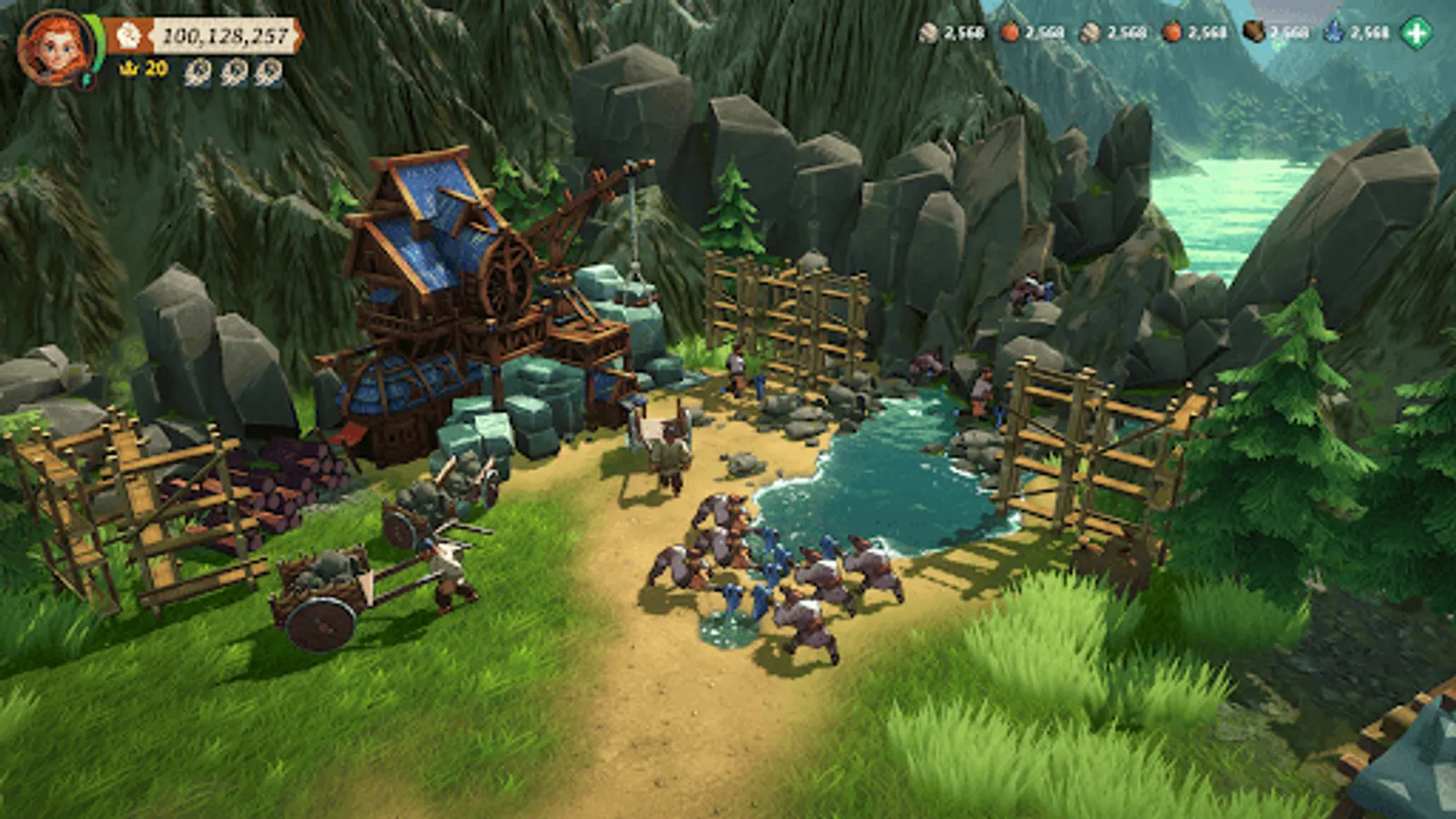Click the 100,128,257 currency banner
The width and height of the screenshot is (1456, 819).
point(223,36)
